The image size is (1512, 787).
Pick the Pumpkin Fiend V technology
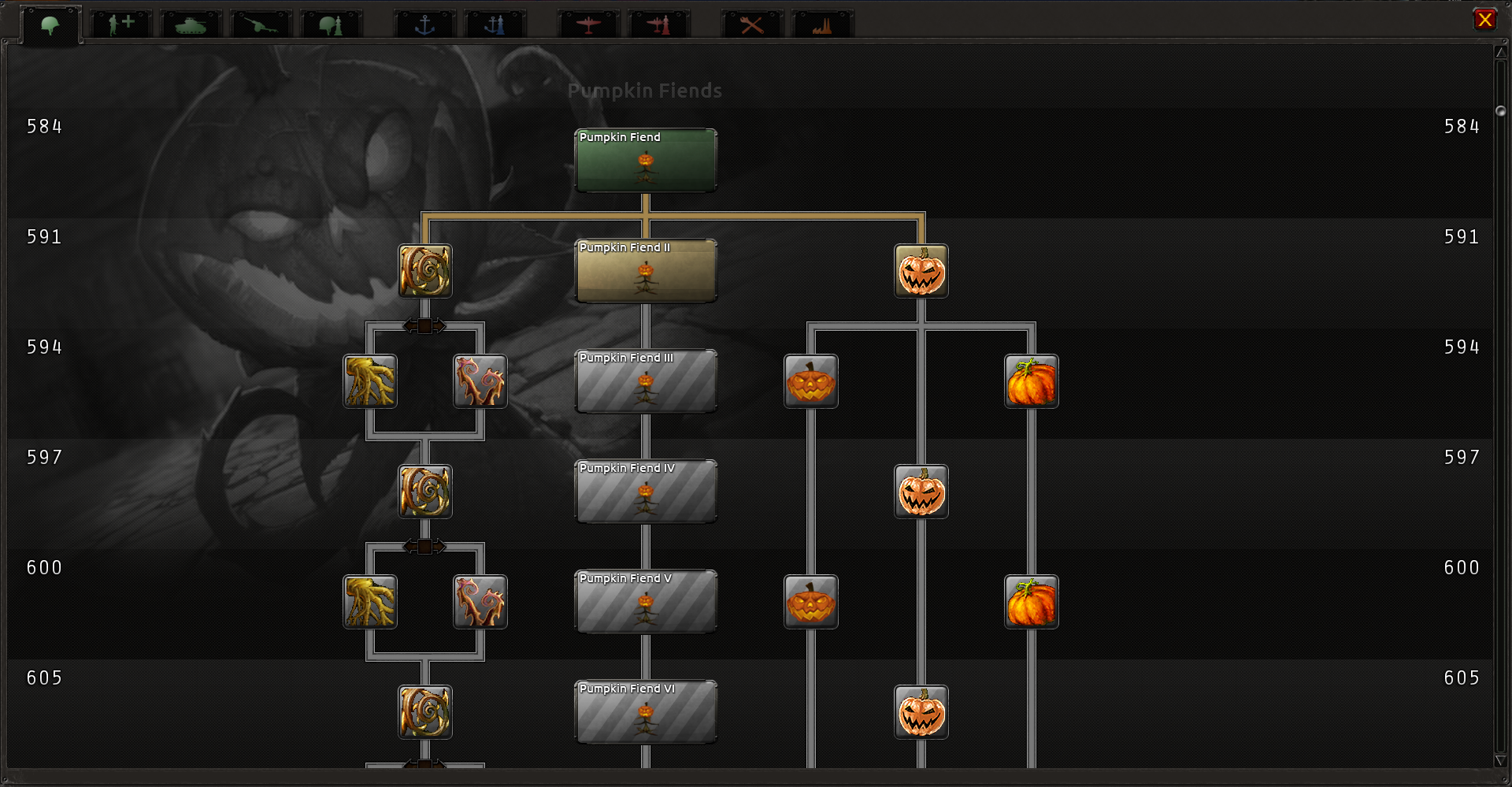pyautogui.click(x=646, y=602)
